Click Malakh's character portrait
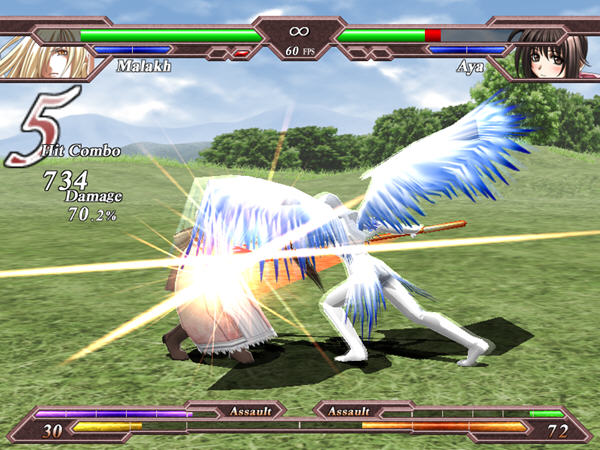 click(x=42, y=52)
